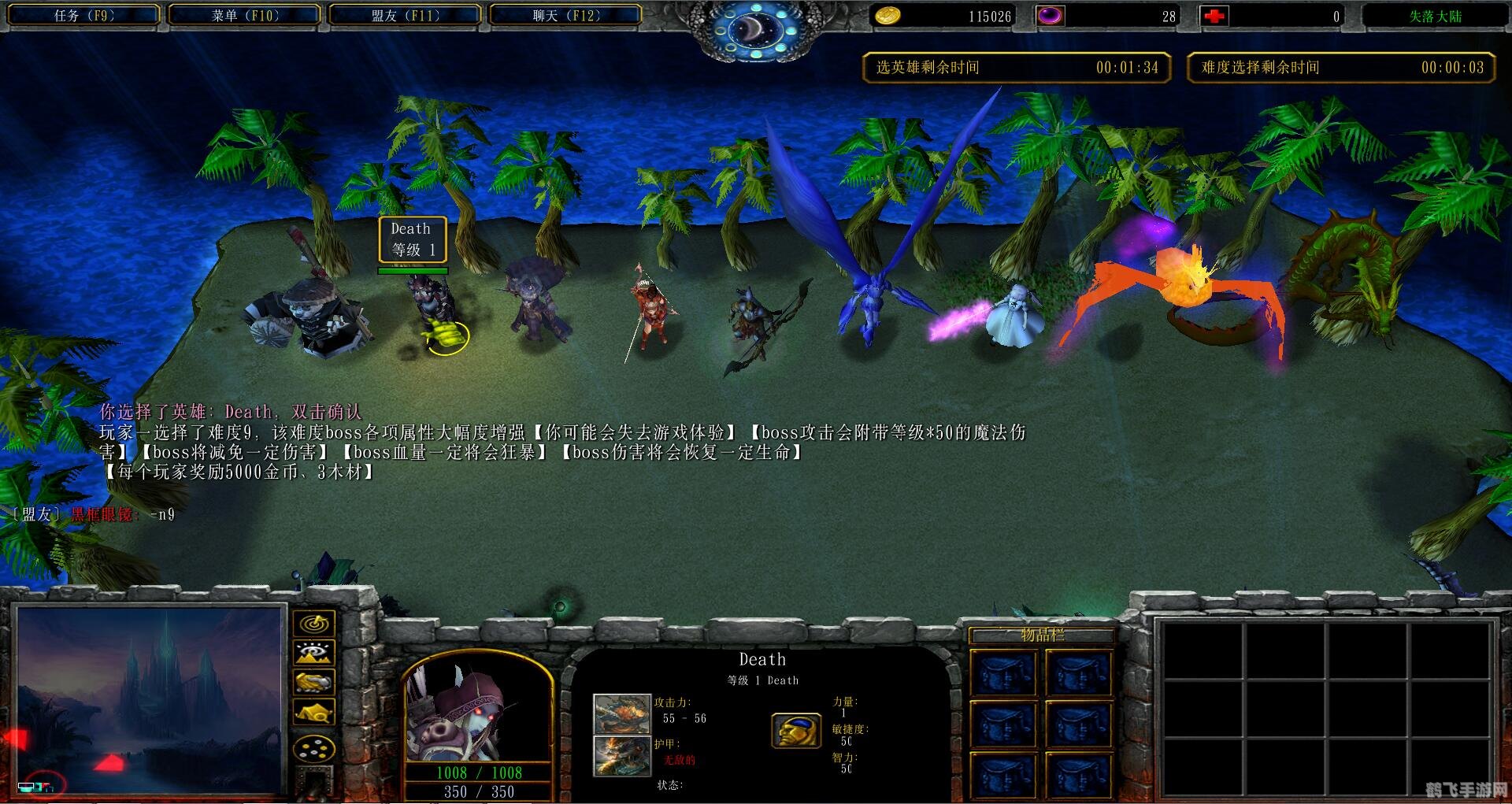Toggle the creep camp display button
This screenshot has width=1512, height=804.
[x=314, y=713]
